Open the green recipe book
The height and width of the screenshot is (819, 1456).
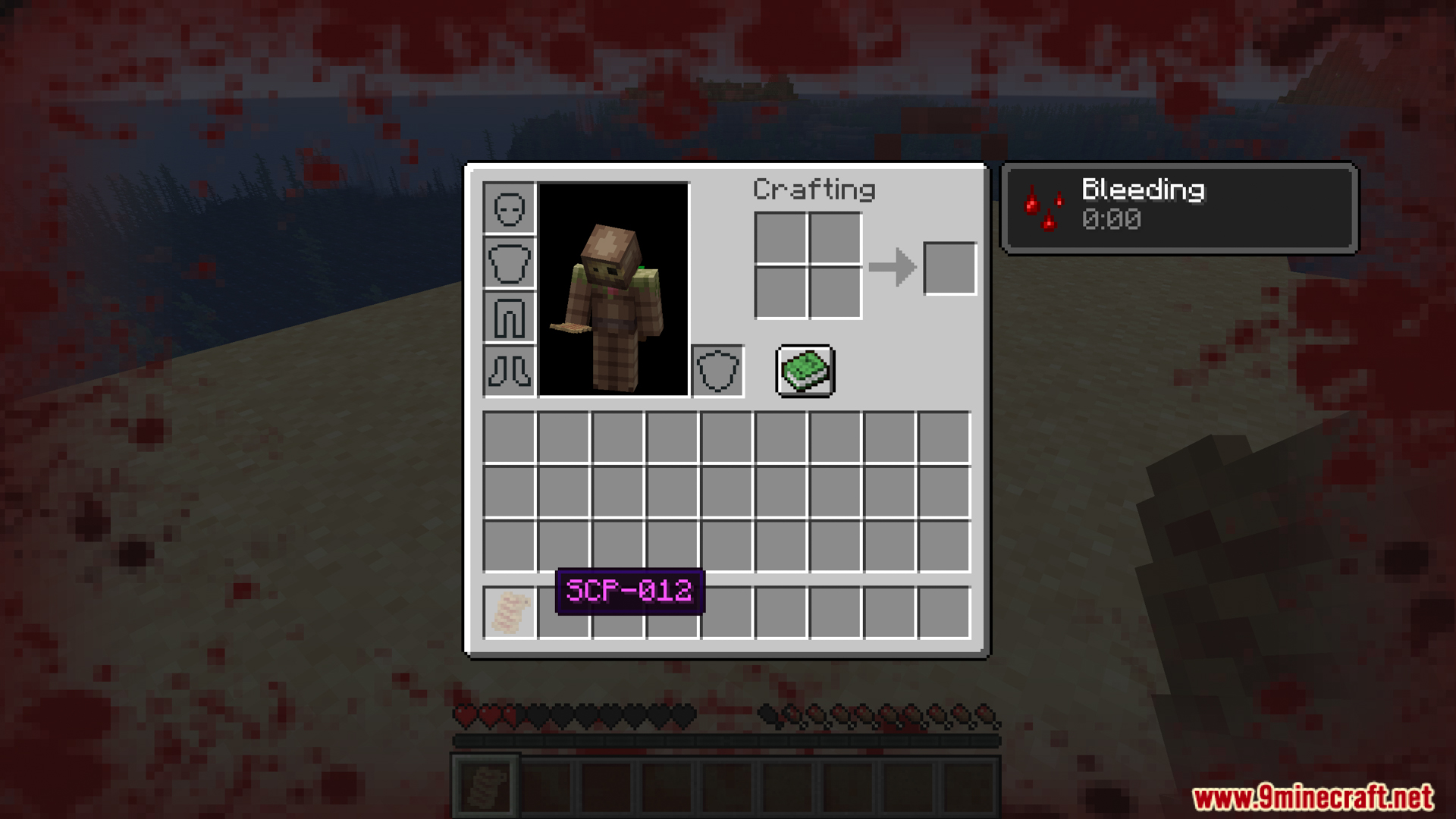click(805, 371)
